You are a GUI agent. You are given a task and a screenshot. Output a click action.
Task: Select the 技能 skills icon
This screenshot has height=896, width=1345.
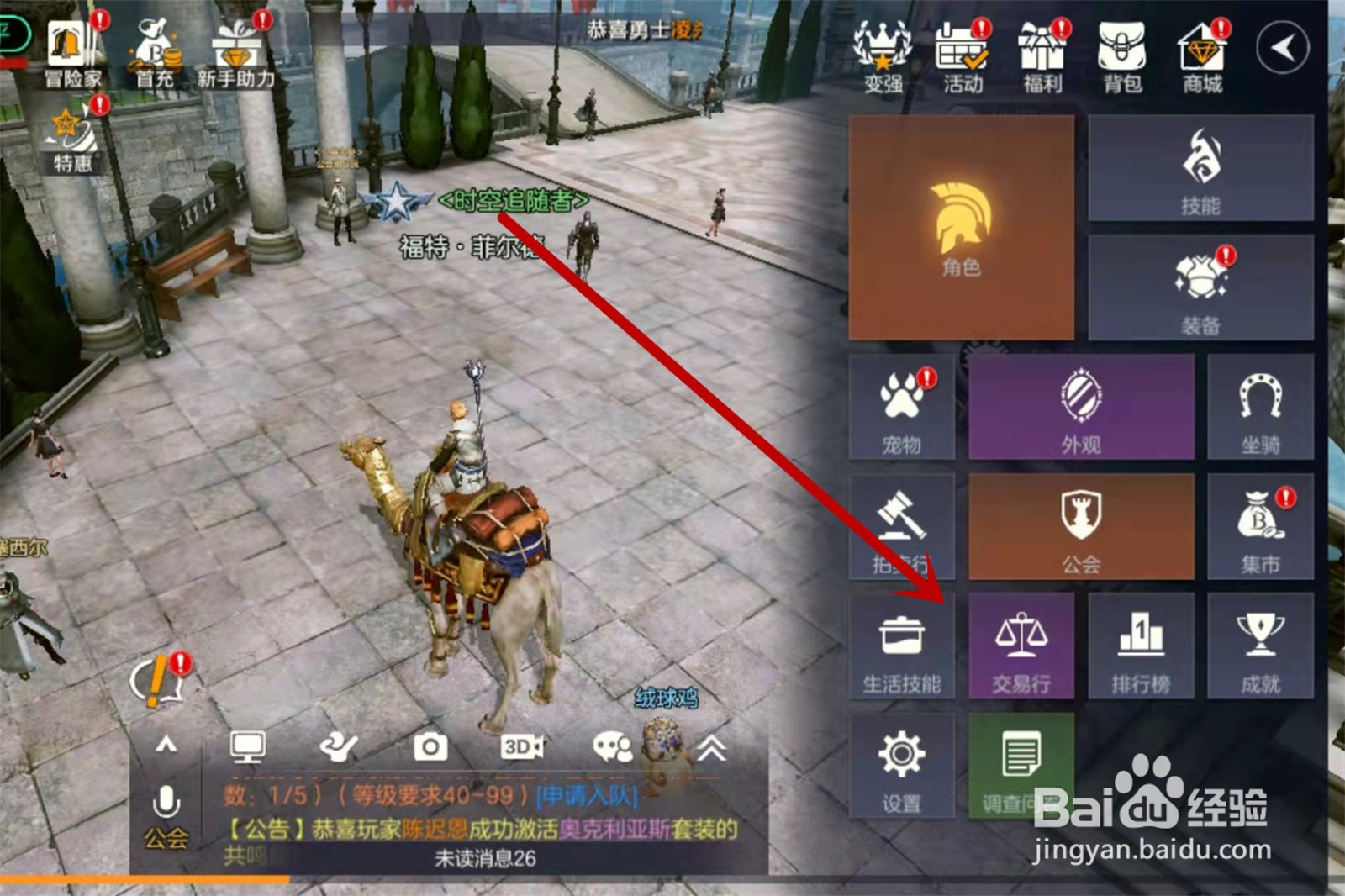click(1200, 168)
